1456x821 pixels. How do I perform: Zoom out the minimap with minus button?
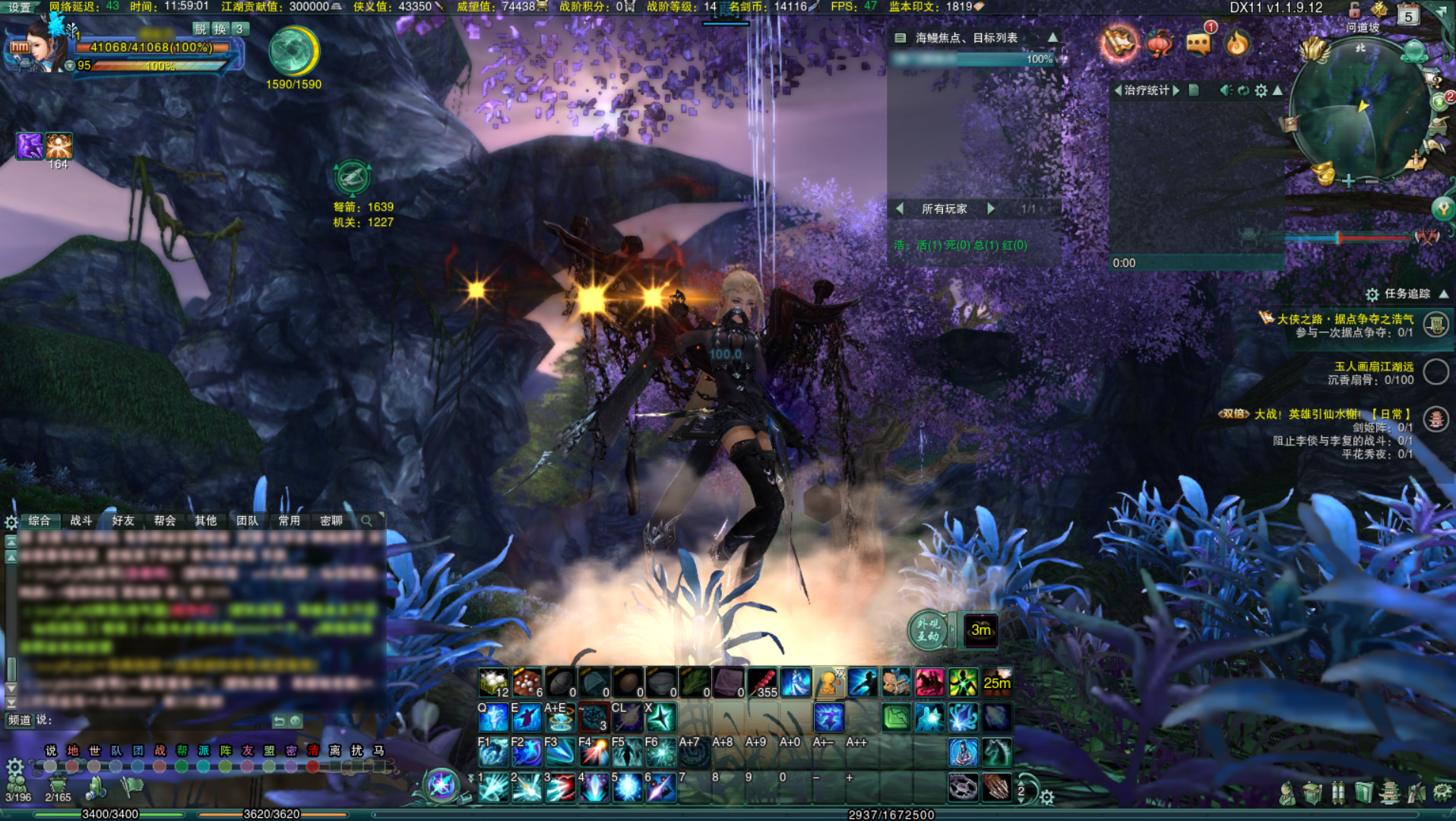point(1372,181)
